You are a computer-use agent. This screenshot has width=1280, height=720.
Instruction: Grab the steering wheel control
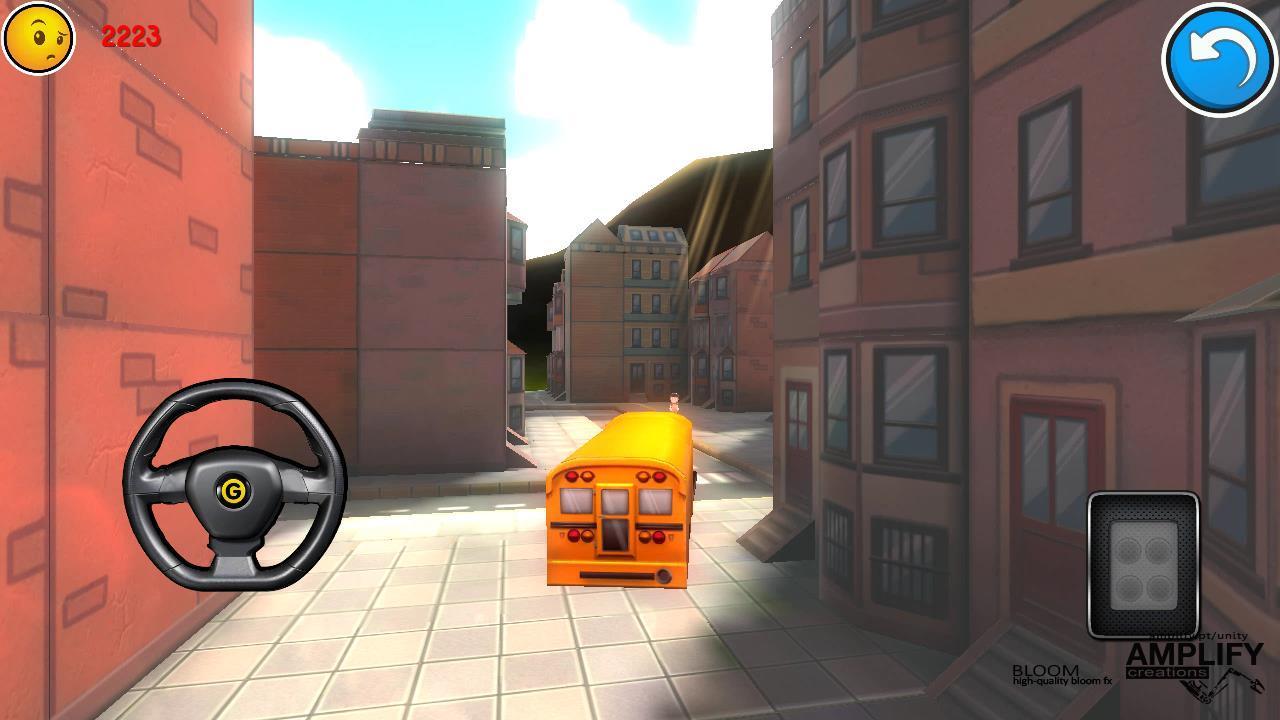click(232, 490)
